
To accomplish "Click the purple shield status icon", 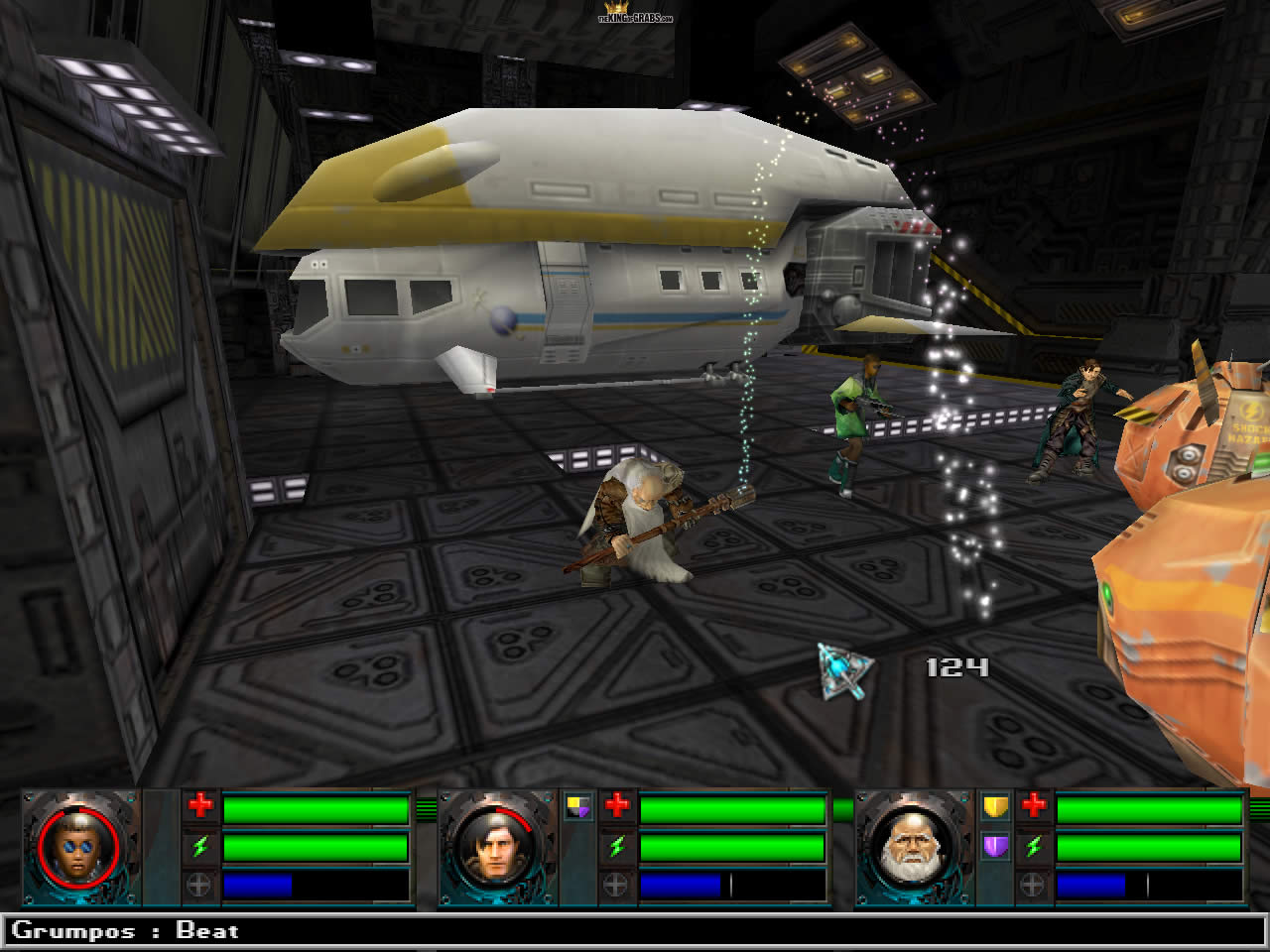I will (x=995, y=846).
